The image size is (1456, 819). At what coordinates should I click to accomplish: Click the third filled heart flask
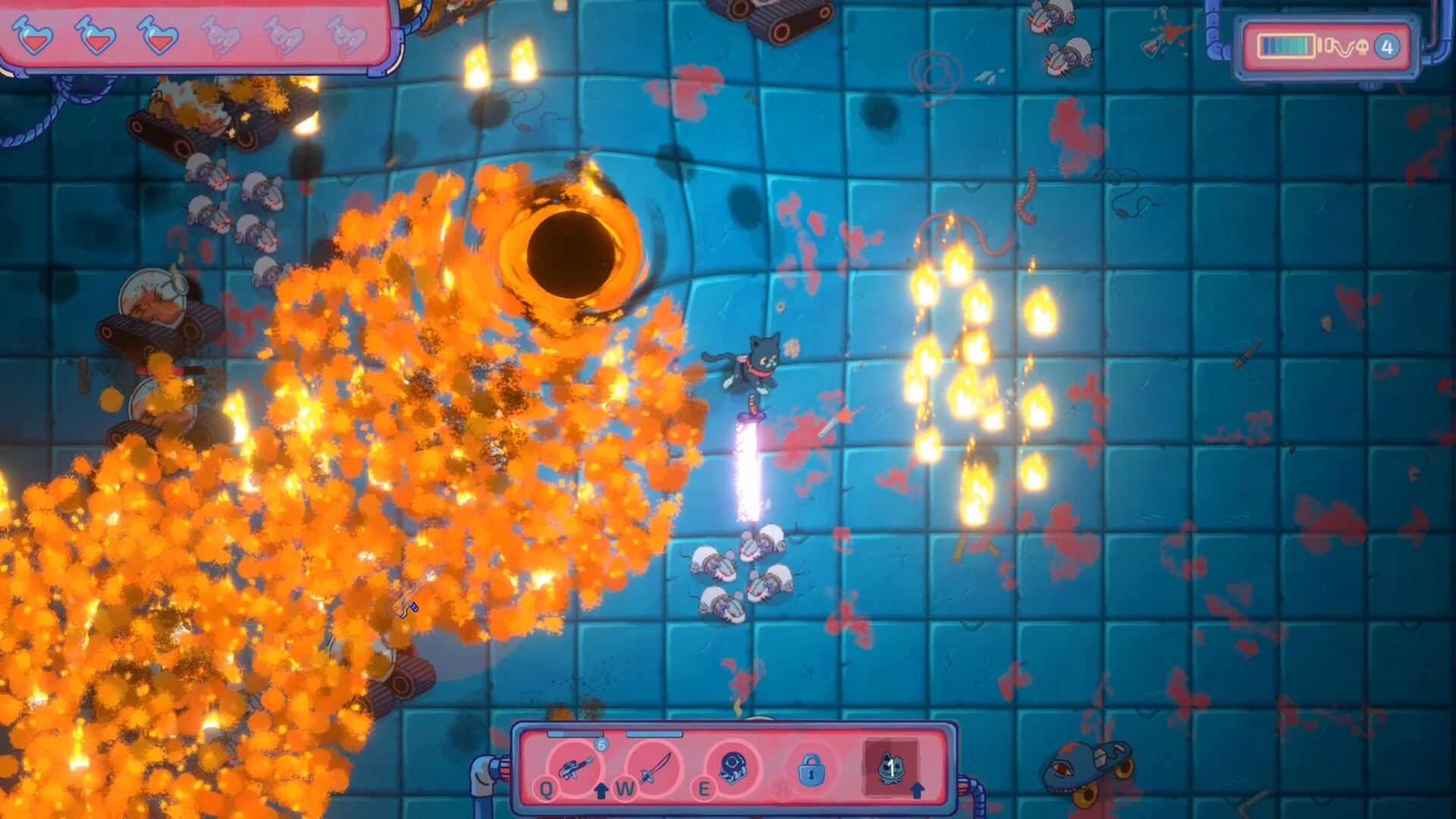tap(157, 36)
